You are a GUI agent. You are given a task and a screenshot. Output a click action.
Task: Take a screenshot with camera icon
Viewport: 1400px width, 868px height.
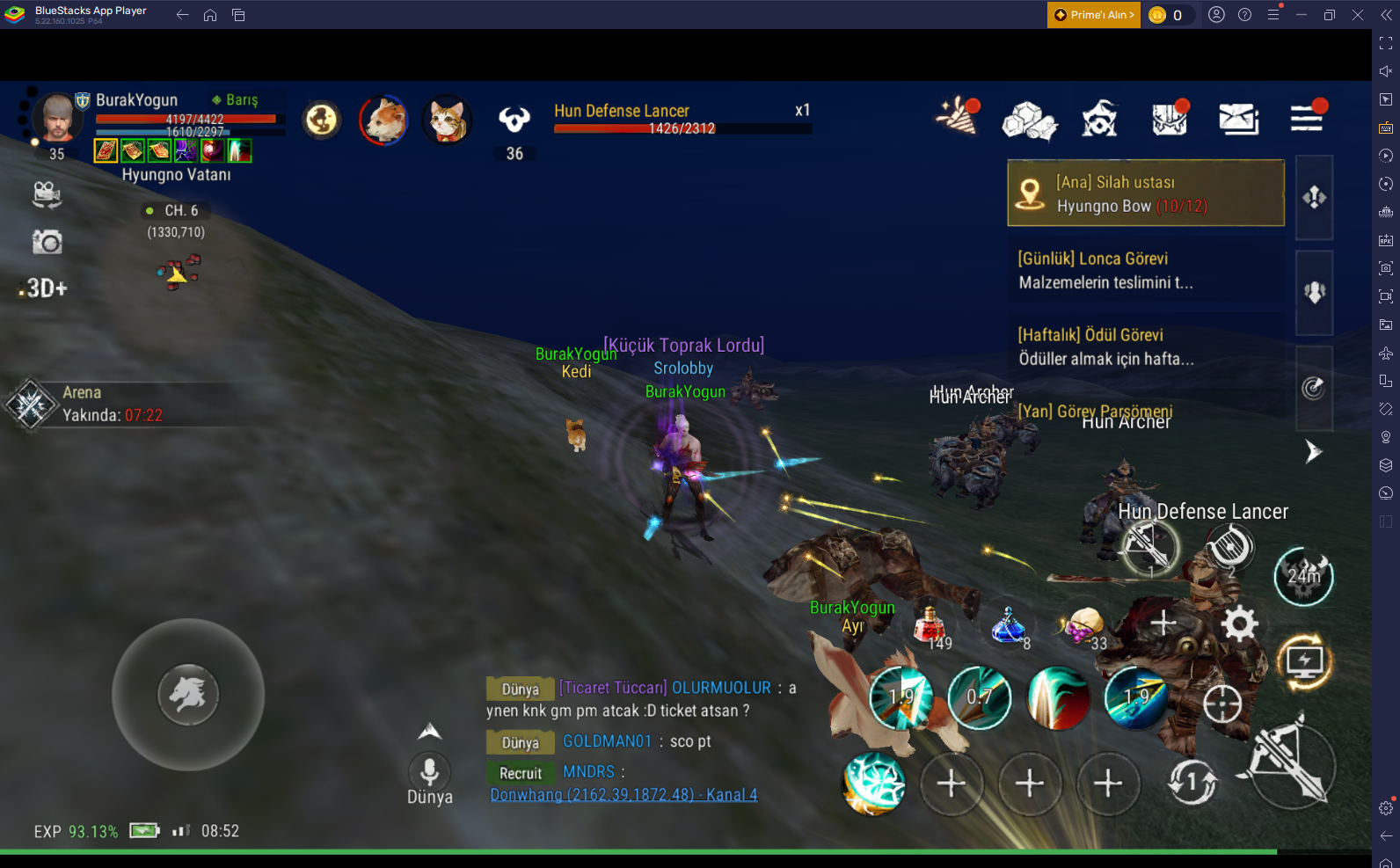coord(47,242)
